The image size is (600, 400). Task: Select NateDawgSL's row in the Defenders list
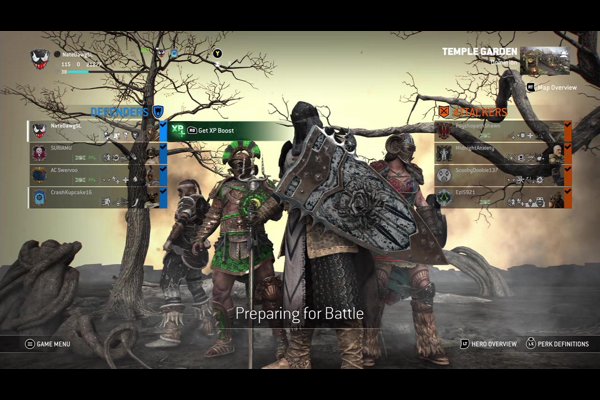[x=95, y=131]
